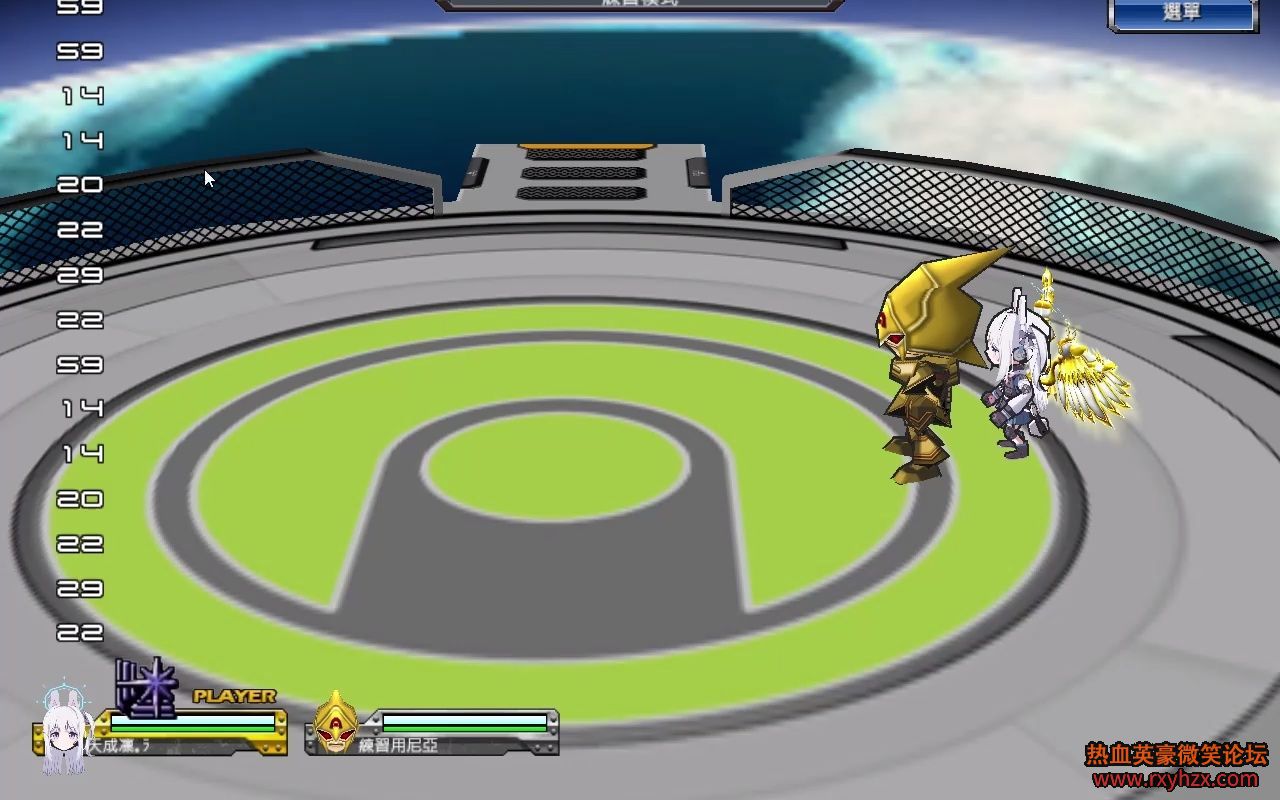Click the purple skill emblem above PLAYER bar
This screenshot has height=800, width=1280.
pos(146,688)
